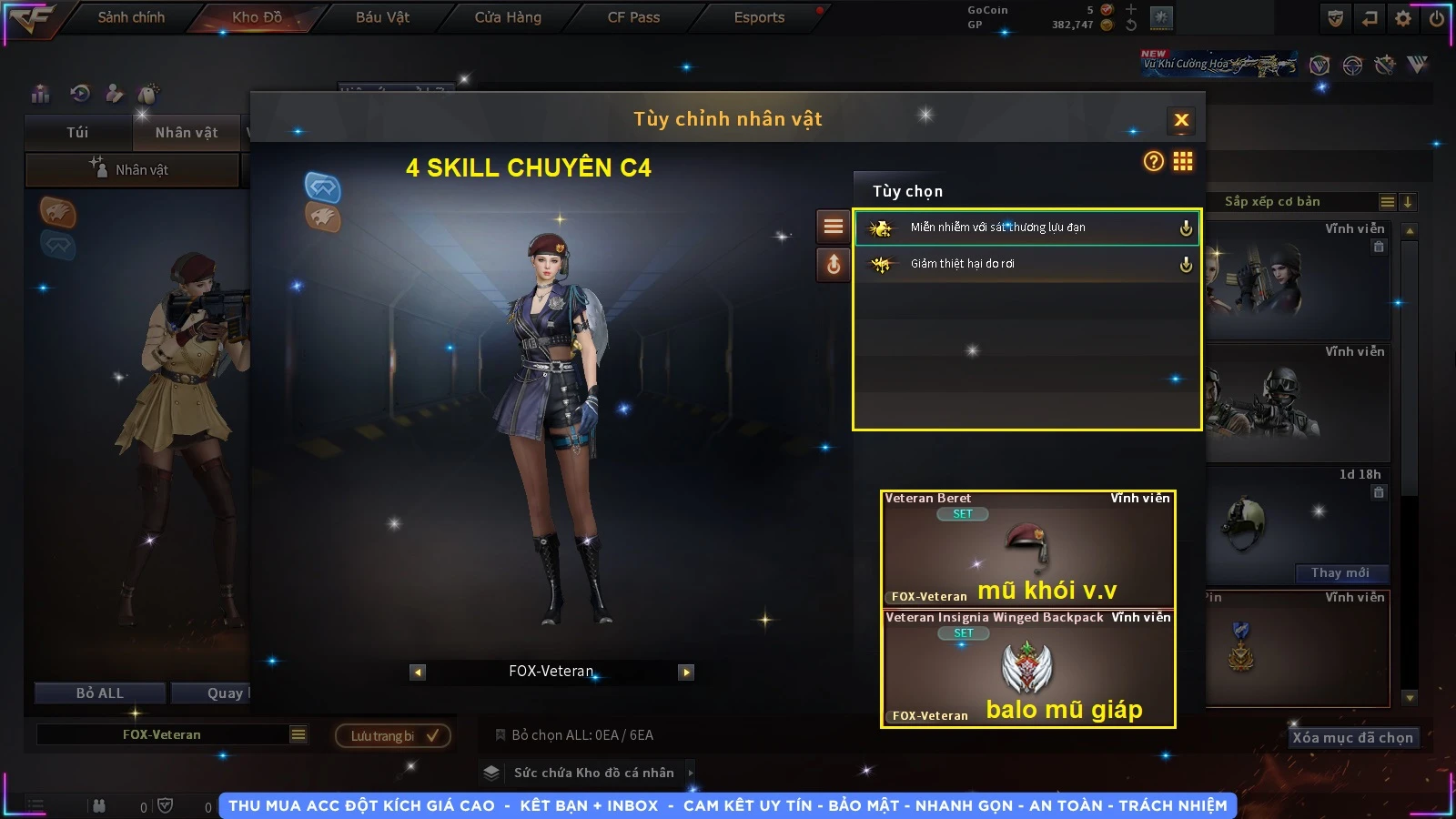Screen dimensions: 1456x819
Task: Select the Veteran Insignia Winged Backpack item
Action: tap(1027, 668)
